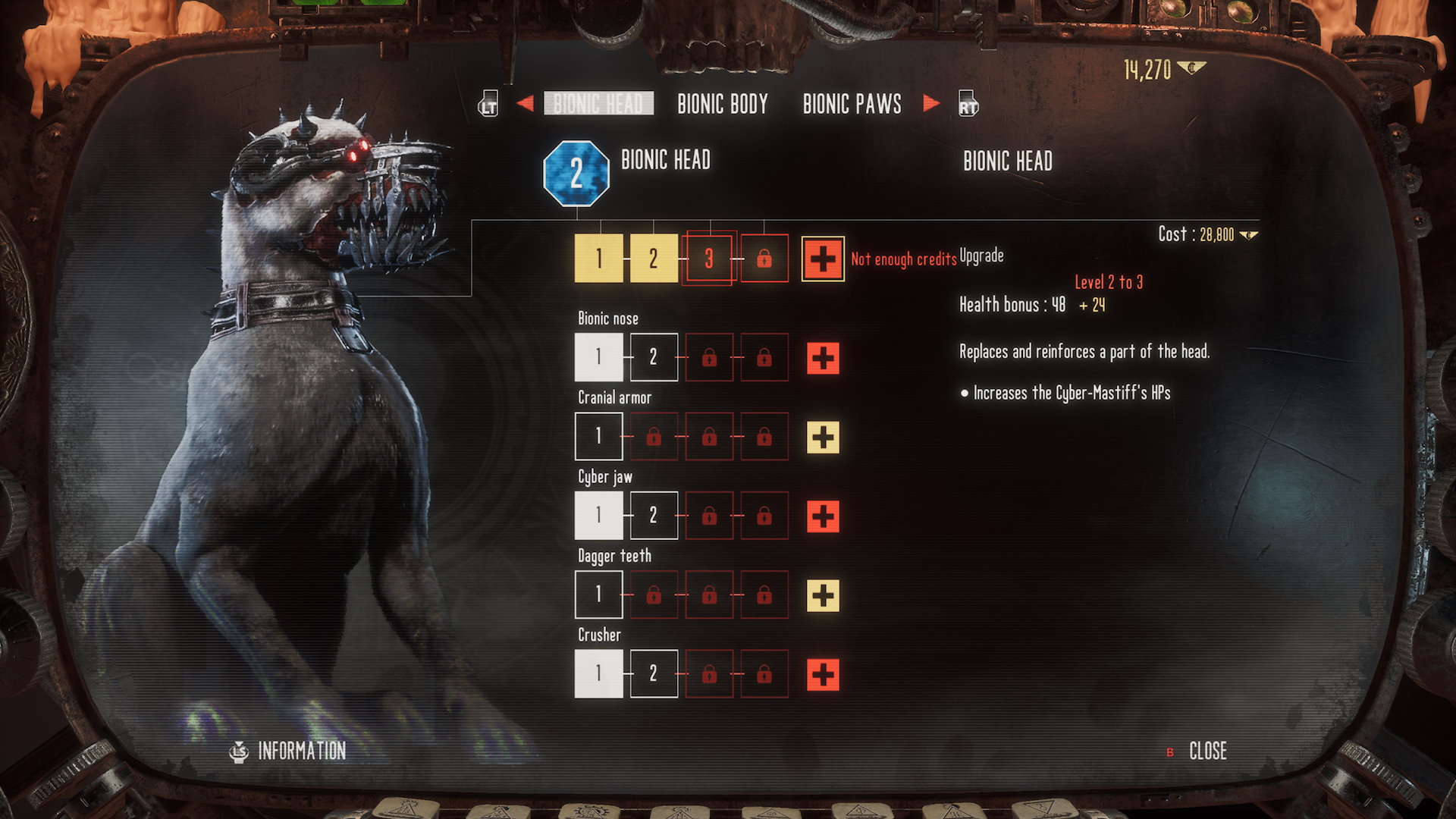Increase Dagger teeth with the yellow plus
The image size is (1456, 819).
(823, 595)
